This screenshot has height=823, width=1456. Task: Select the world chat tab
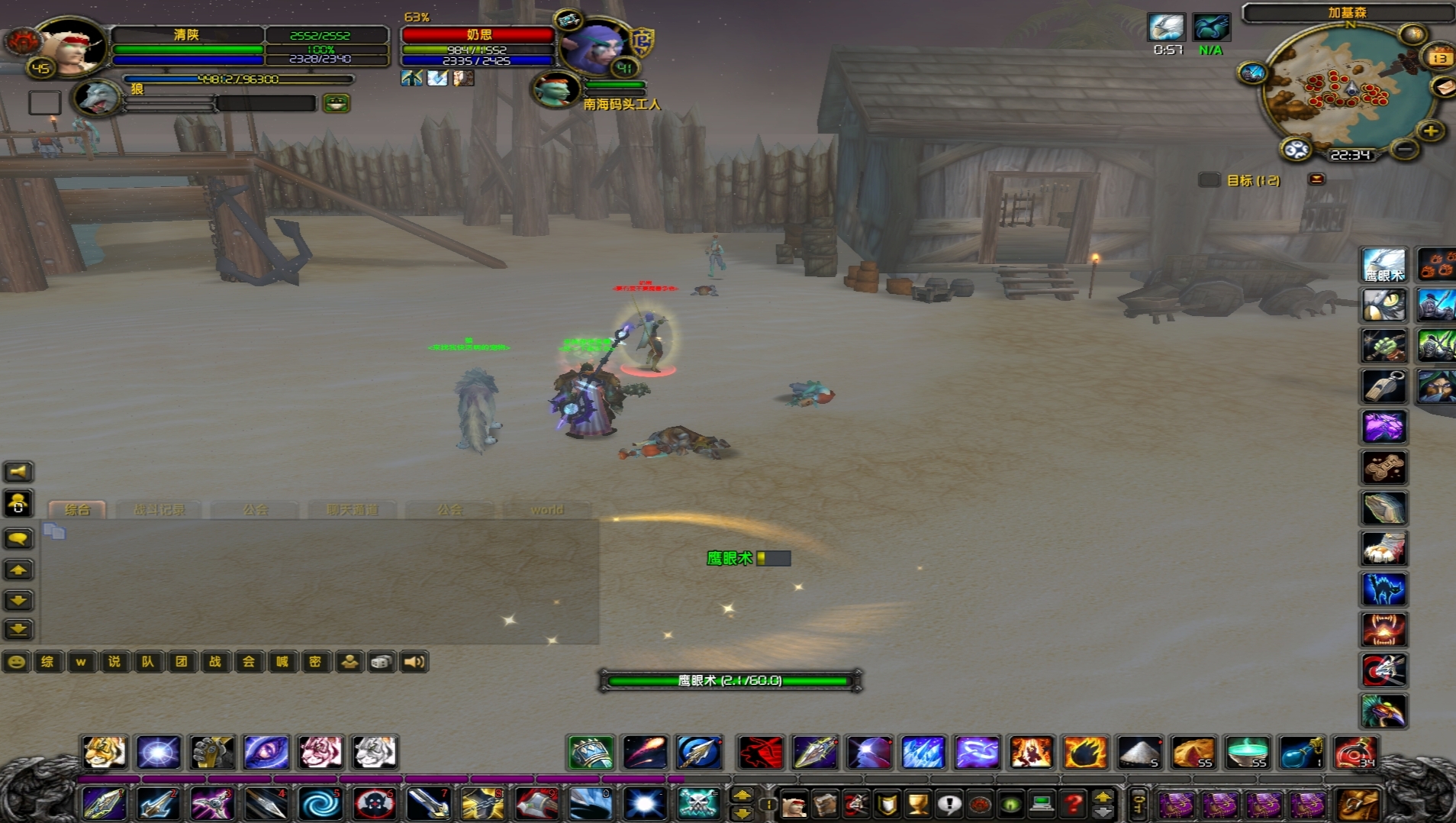click(x=547, y=509)
